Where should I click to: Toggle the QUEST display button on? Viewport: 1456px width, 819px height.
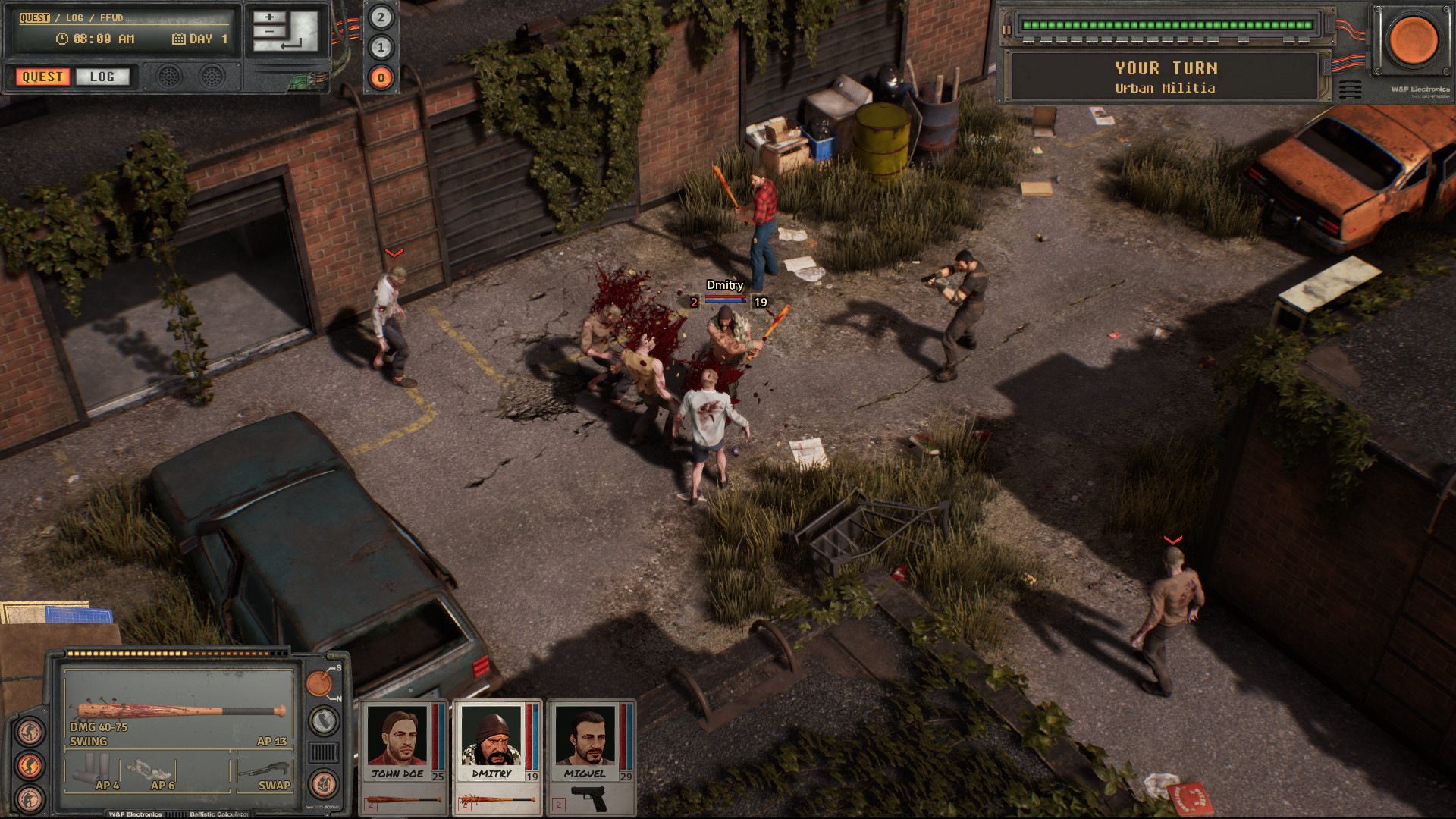[x=42, y=77]
